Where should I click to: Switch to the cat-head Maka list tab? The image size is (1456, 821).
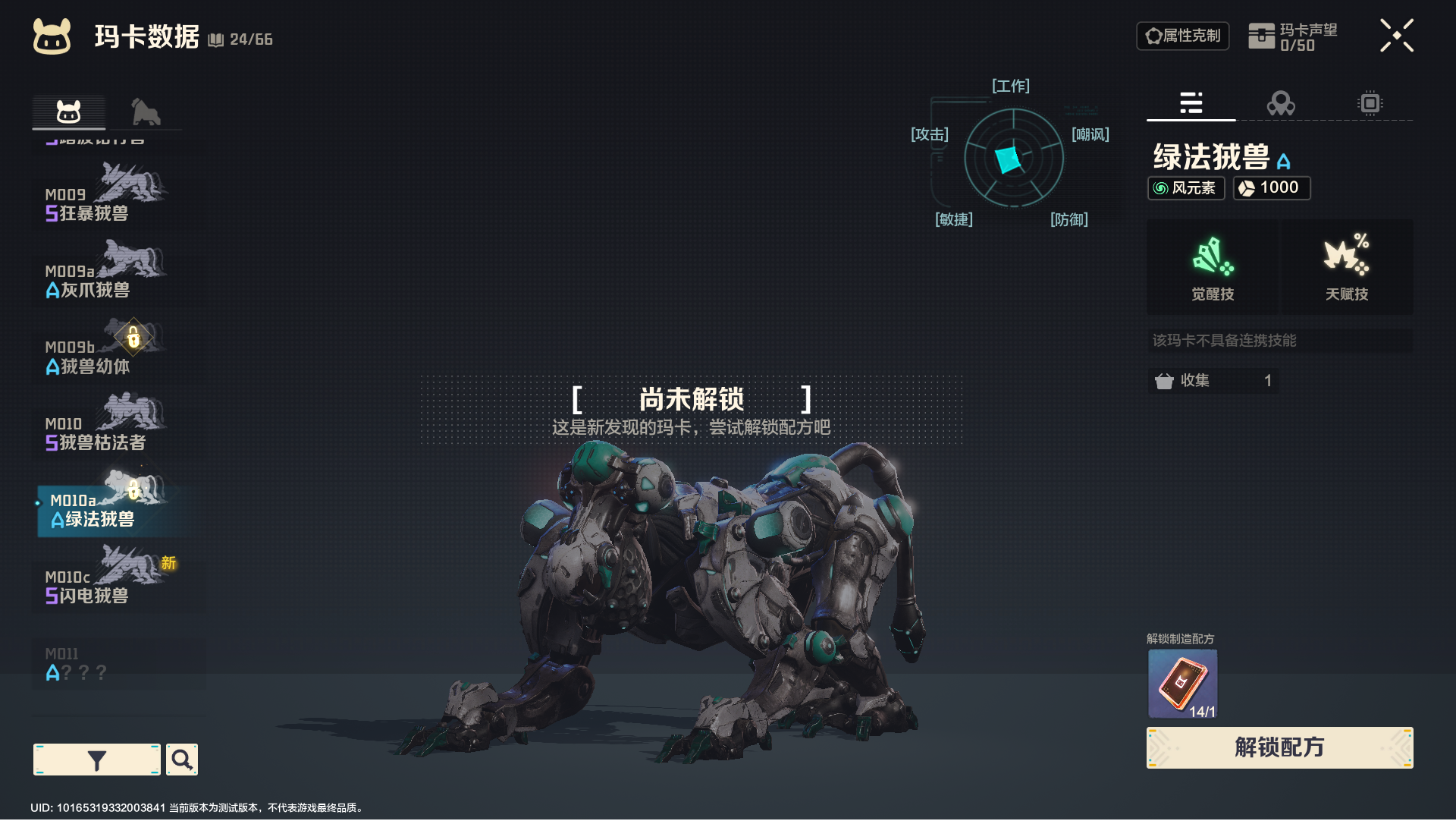pyautogui.click(x=68, y=112)
